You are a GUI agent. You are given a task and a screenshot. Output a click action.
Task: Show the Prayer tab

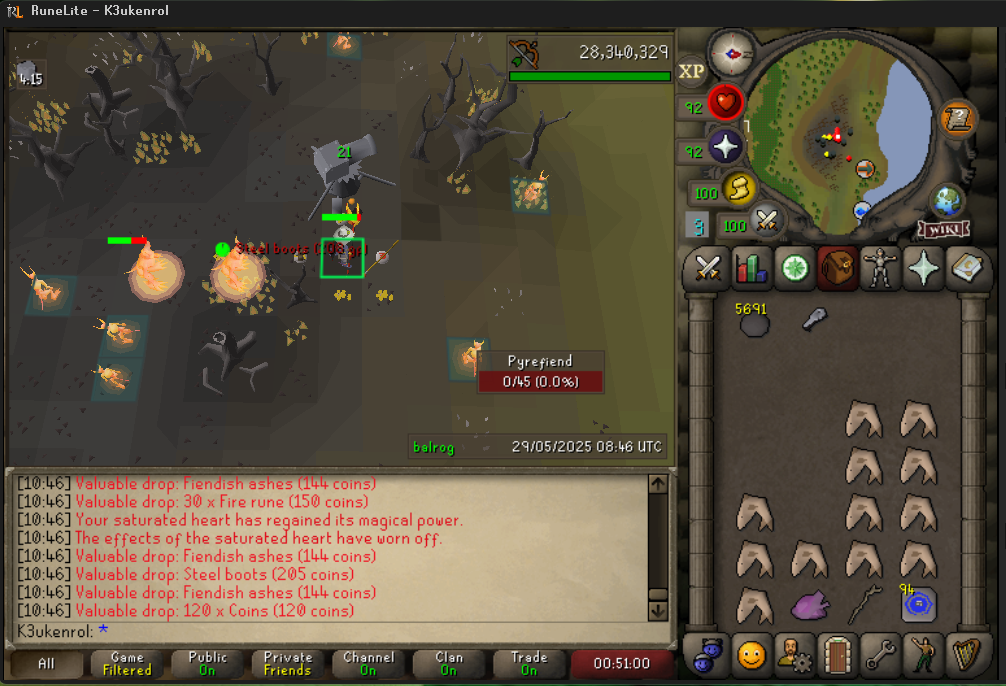pyautogui.click(x=924, y=268)
